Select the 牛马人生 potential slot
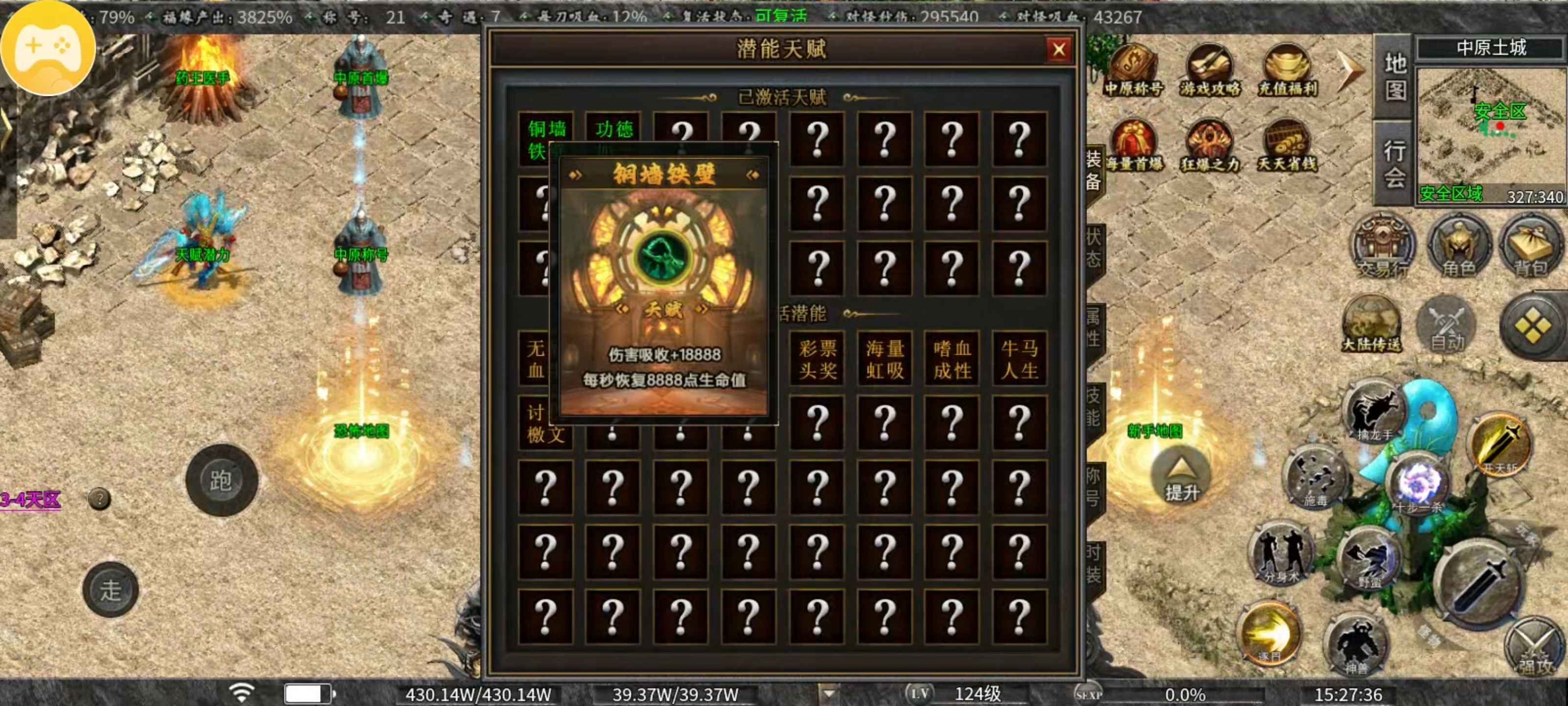This screenshot has height=706, width=1568. pos(1020,359)
